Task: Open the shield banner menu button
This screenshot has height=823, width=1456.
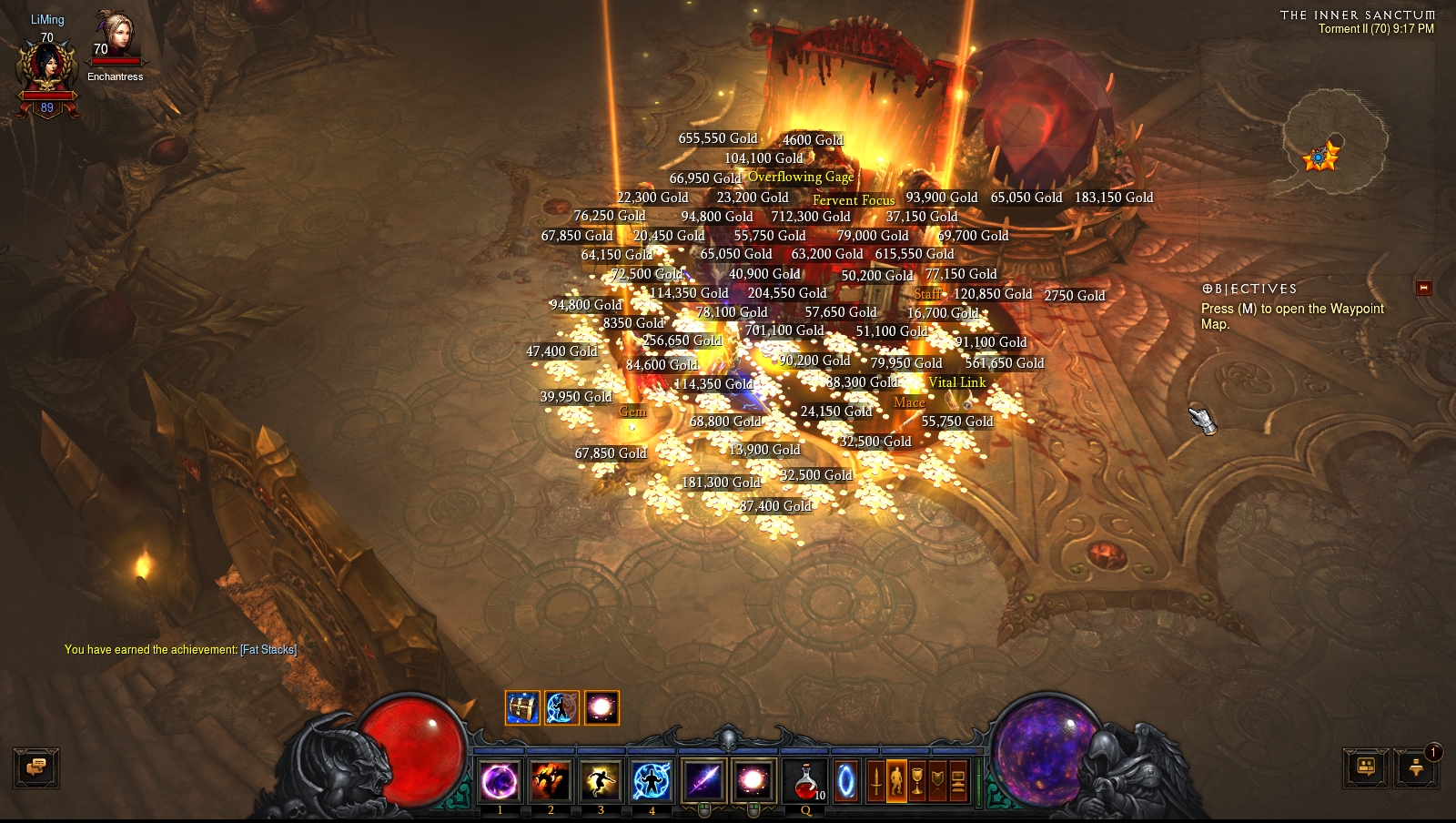Action: [937, 781]
